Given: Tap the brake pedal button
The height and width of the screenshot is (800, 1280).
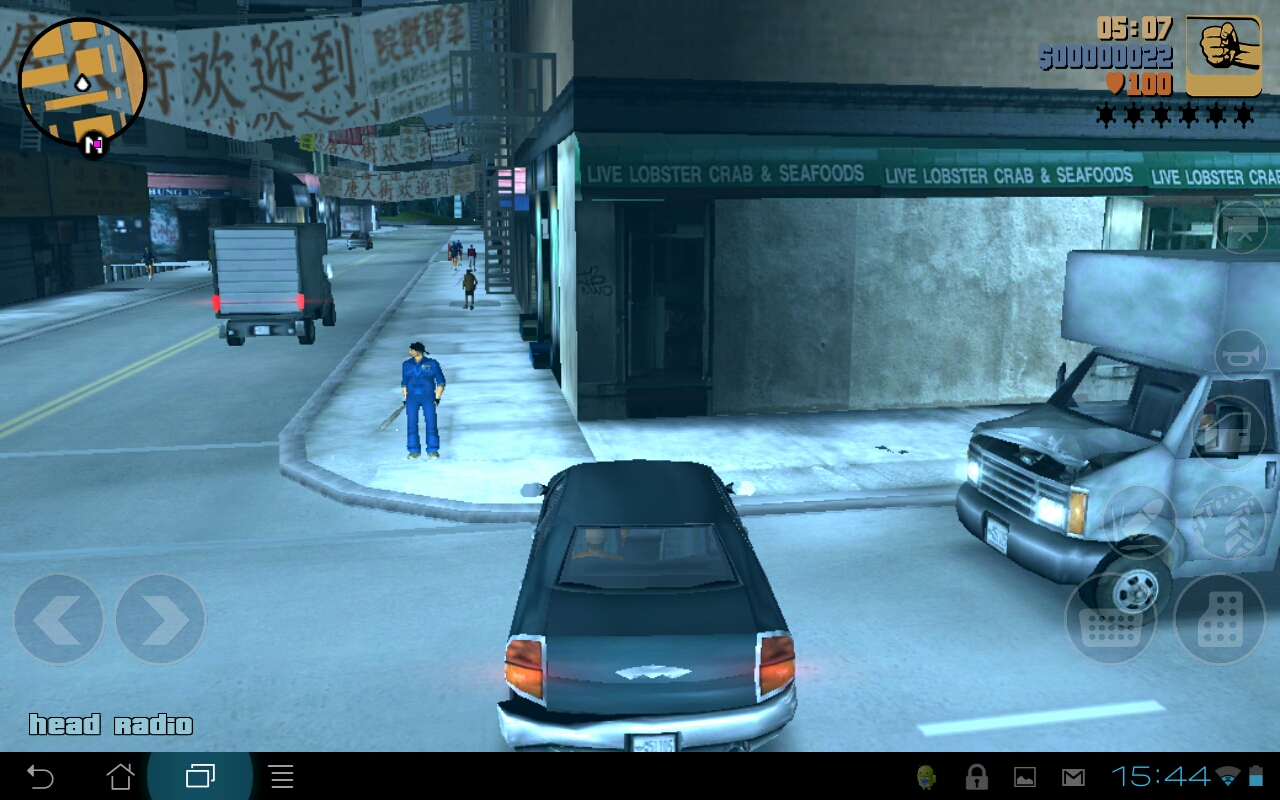Looking at the screenshot, I should [1110, 619].
